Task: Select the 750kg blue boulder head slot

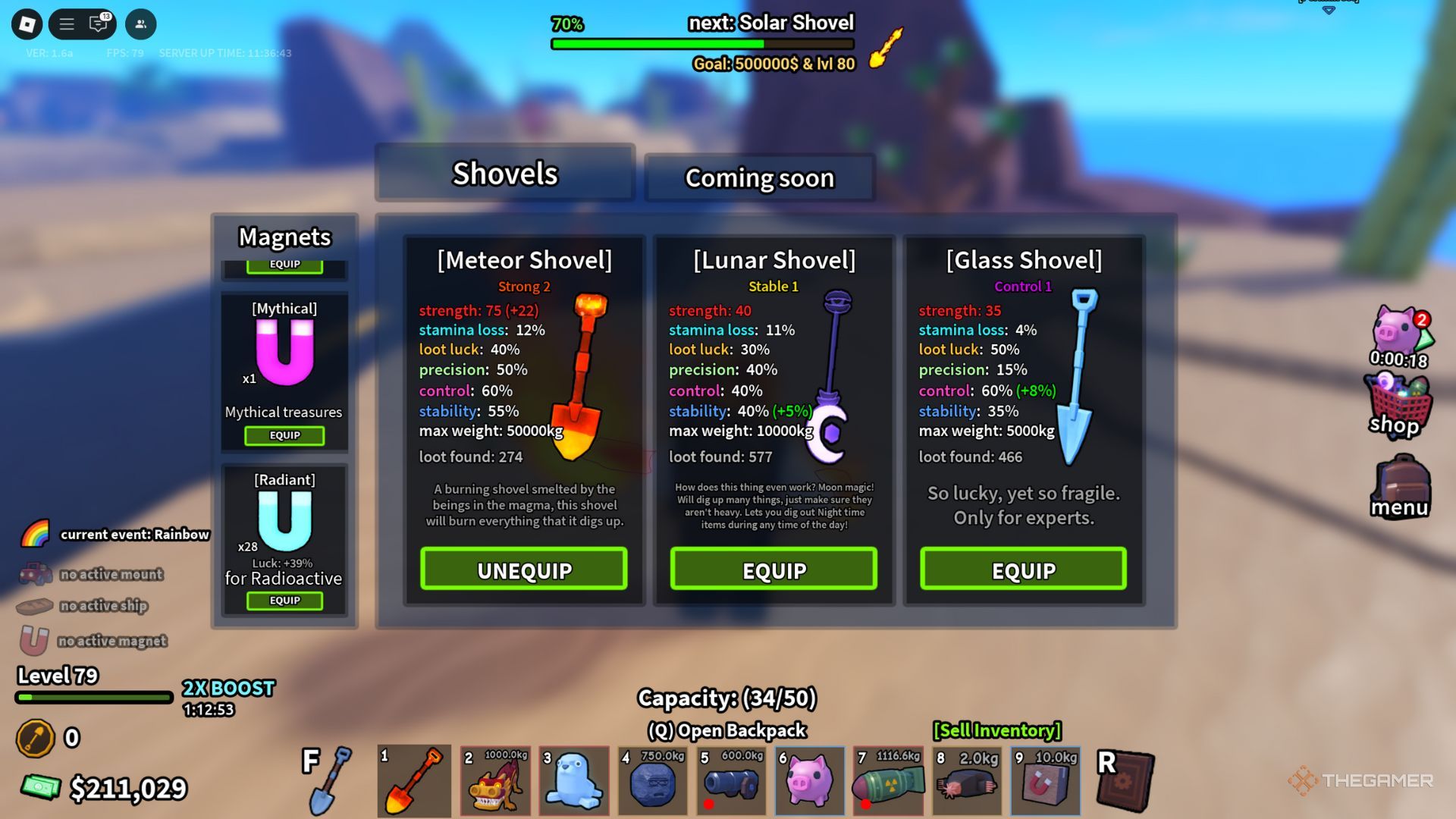Action: pos(653,781)
